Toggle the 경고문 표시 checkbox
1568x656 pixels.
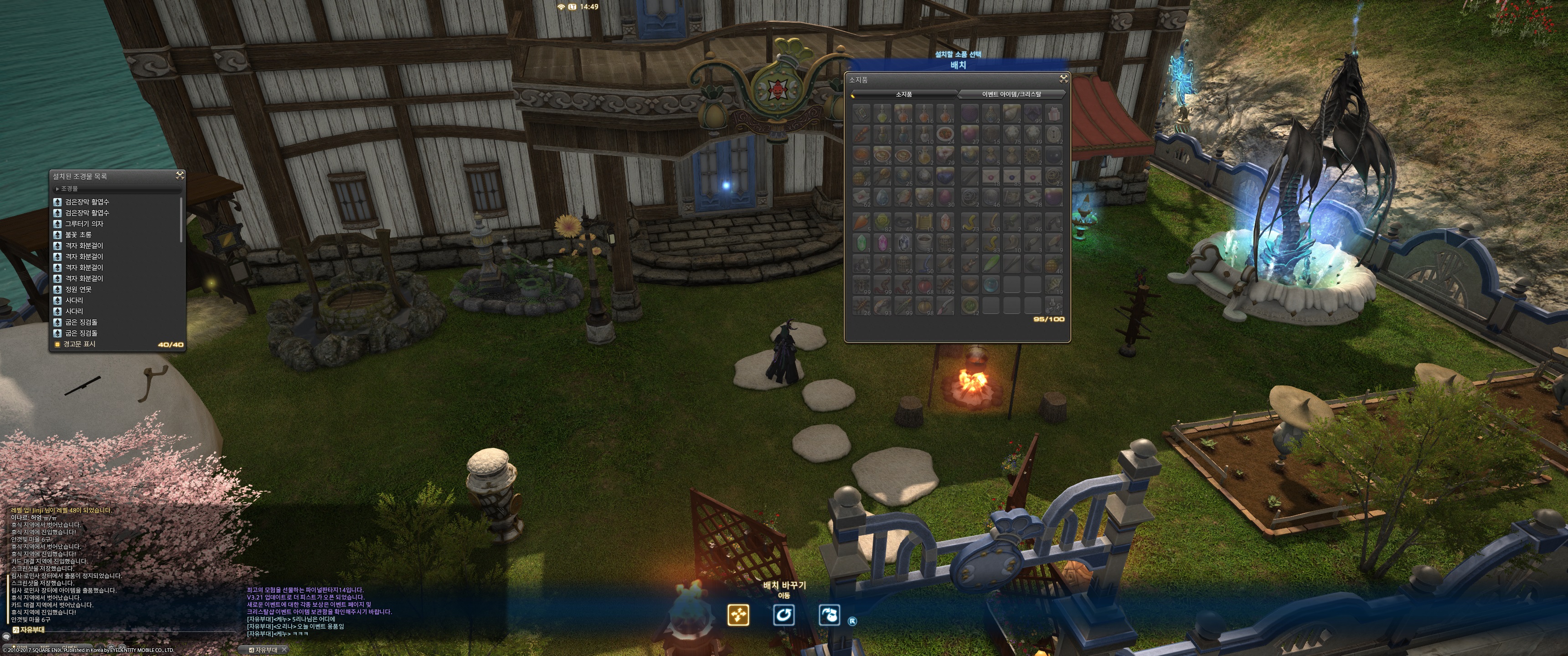click(58, 344)
